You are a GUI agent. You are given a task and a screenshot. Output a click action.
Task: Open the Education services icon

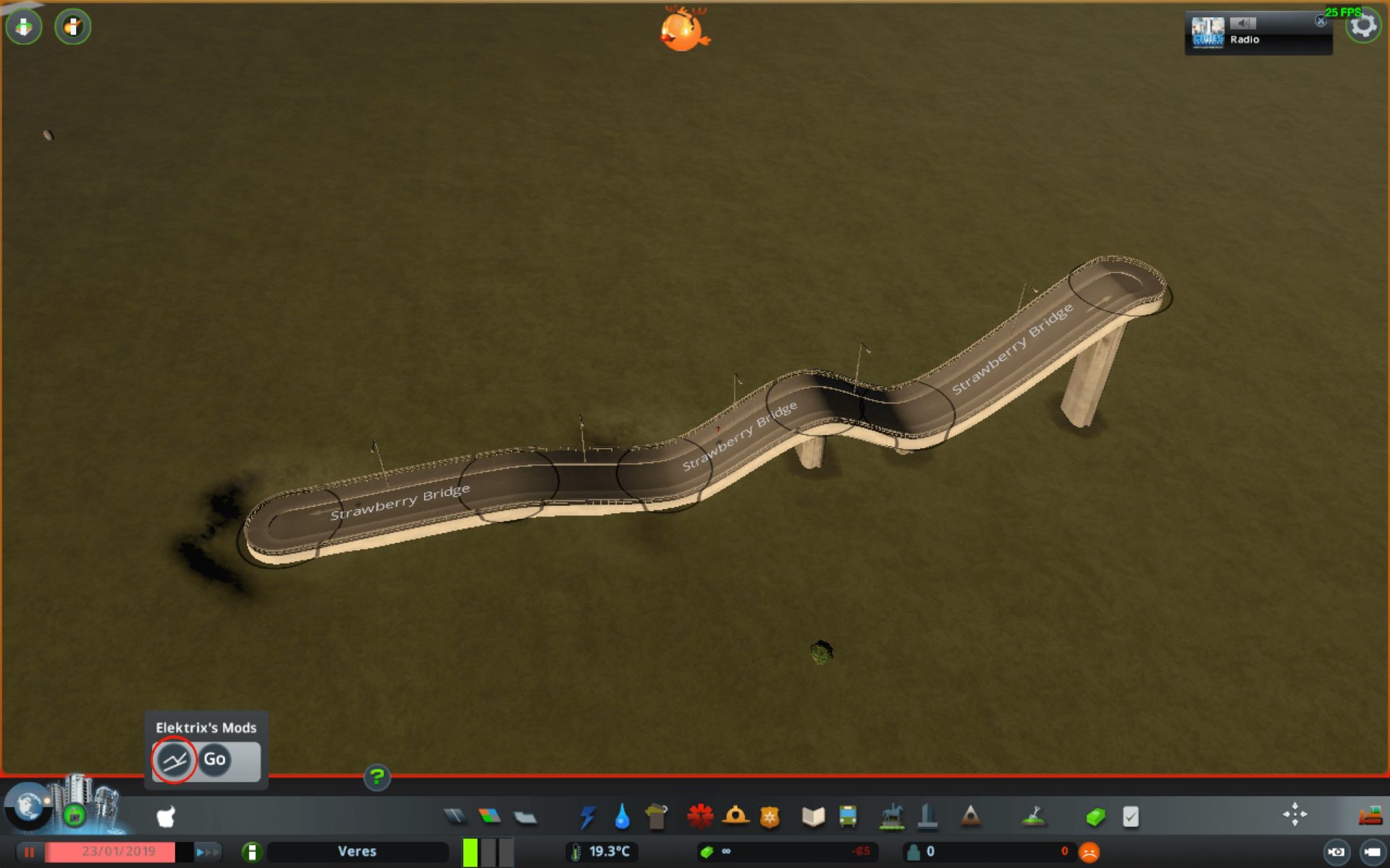tap(812, 817)
